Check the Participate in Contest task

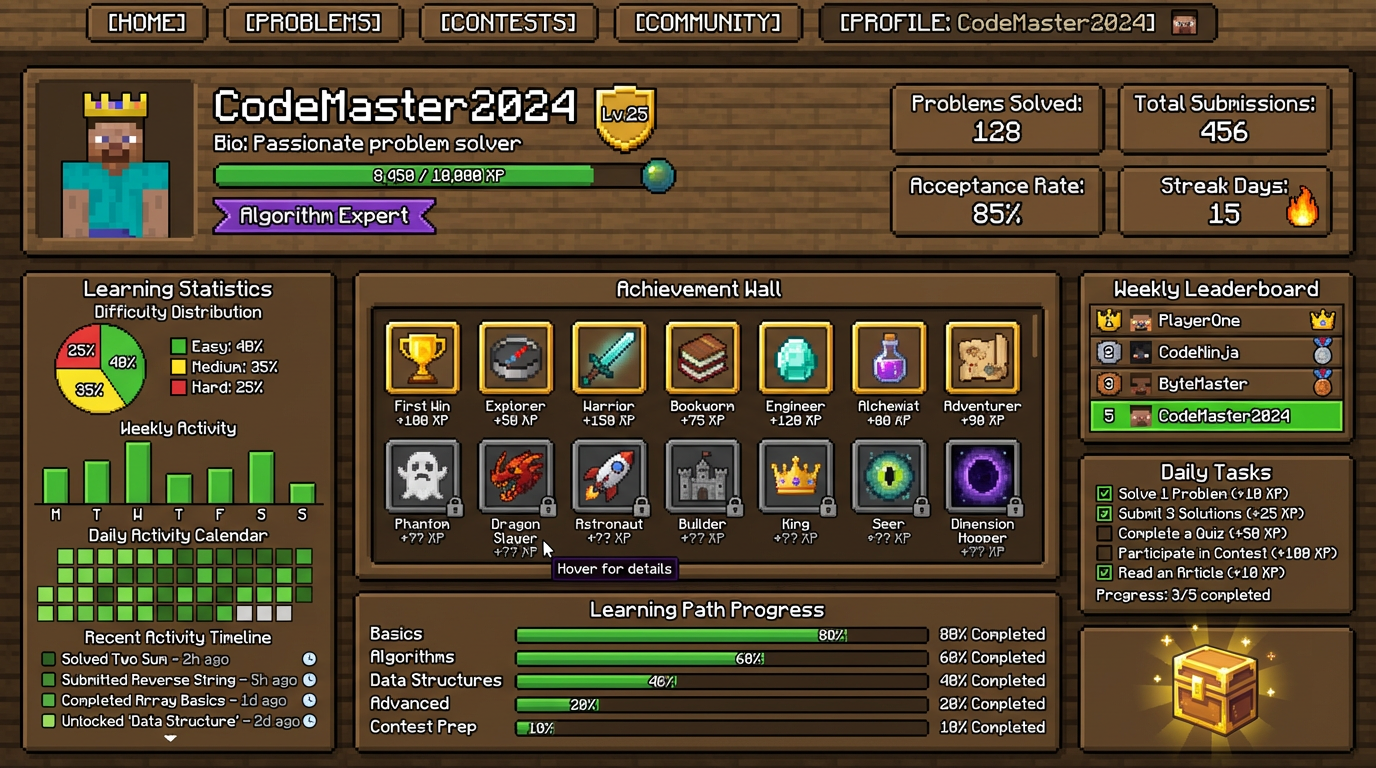pos(1104,553)
